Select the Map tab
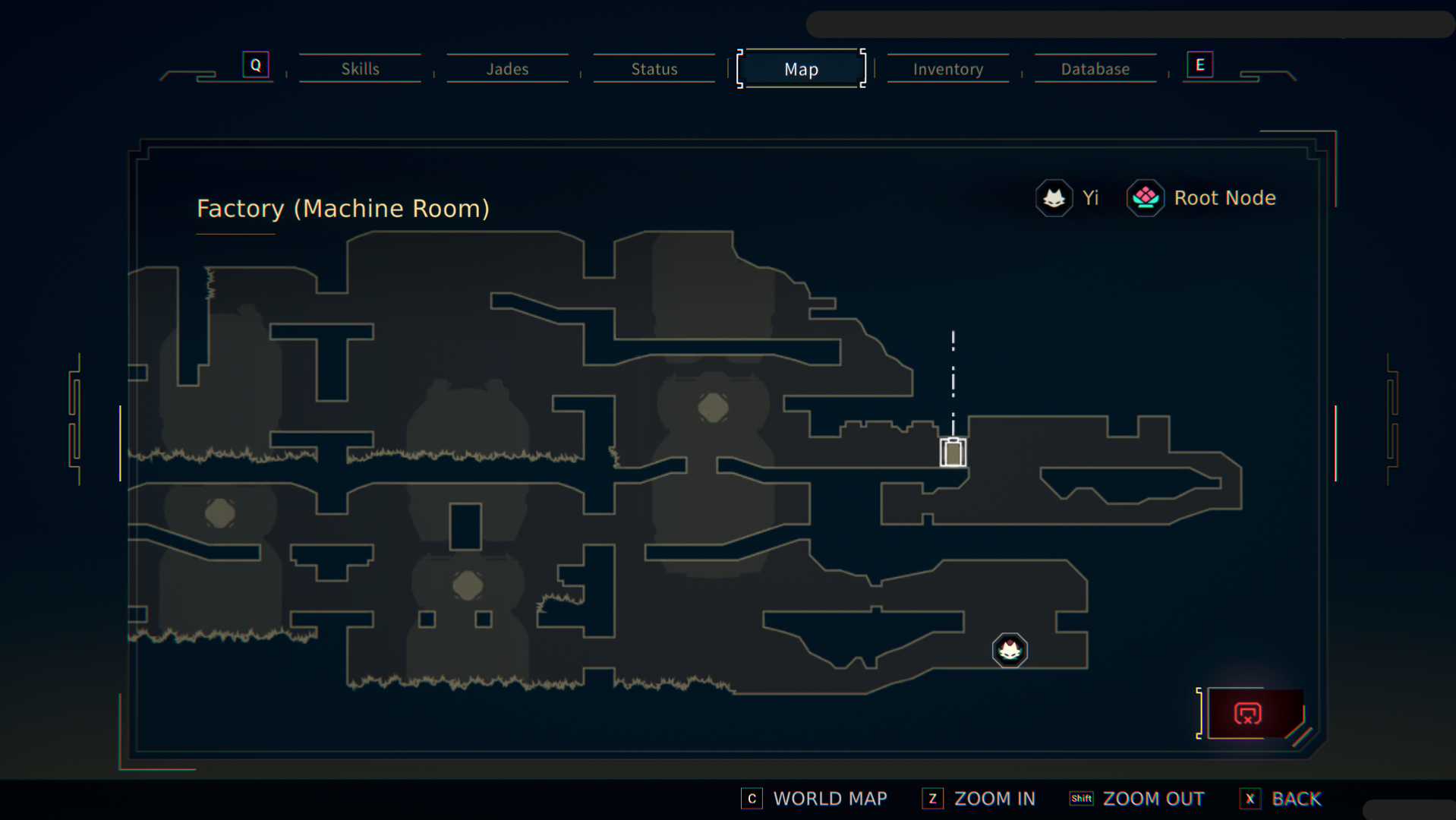Screen dimensions: 1456x820 (801, 69)
